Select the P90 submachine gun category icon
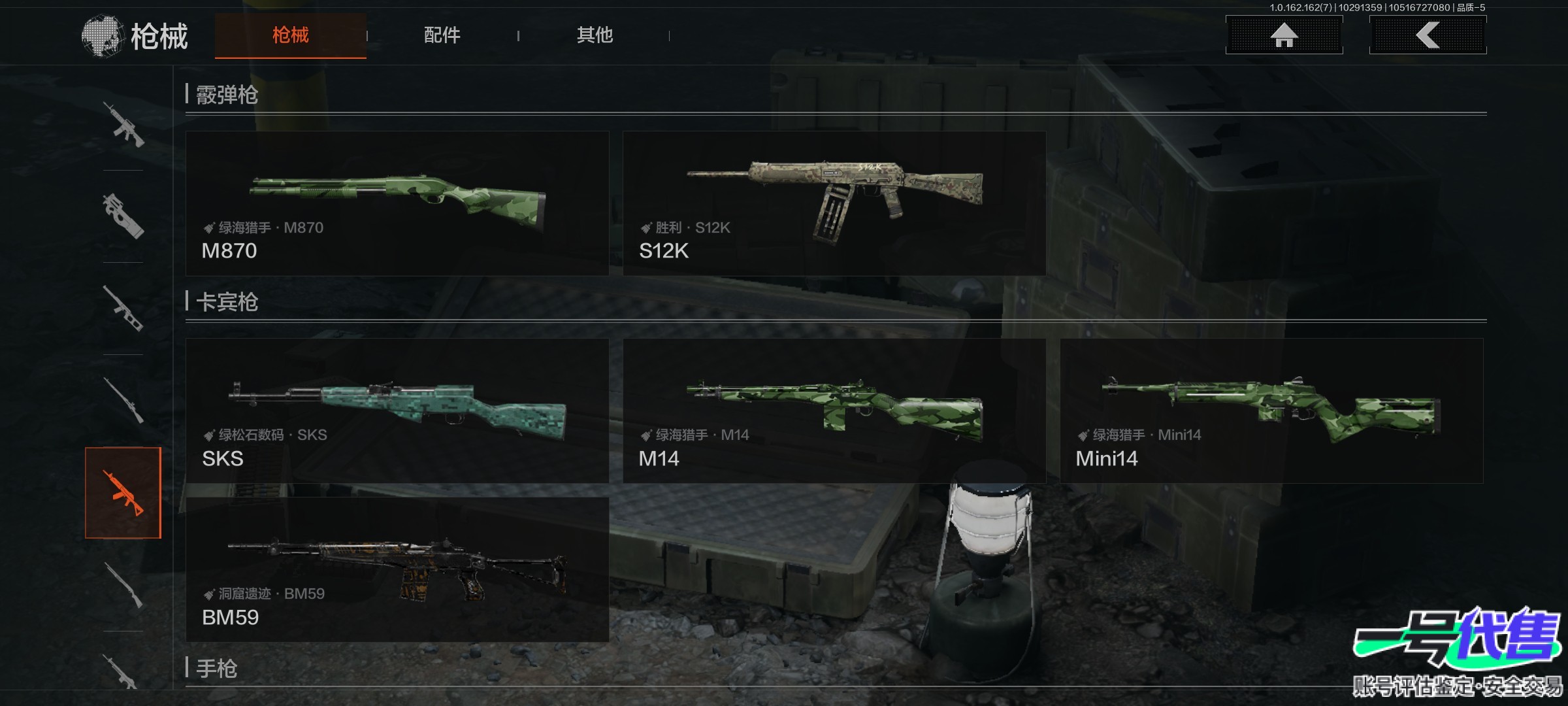1568x706 pixels. (123, 216)
